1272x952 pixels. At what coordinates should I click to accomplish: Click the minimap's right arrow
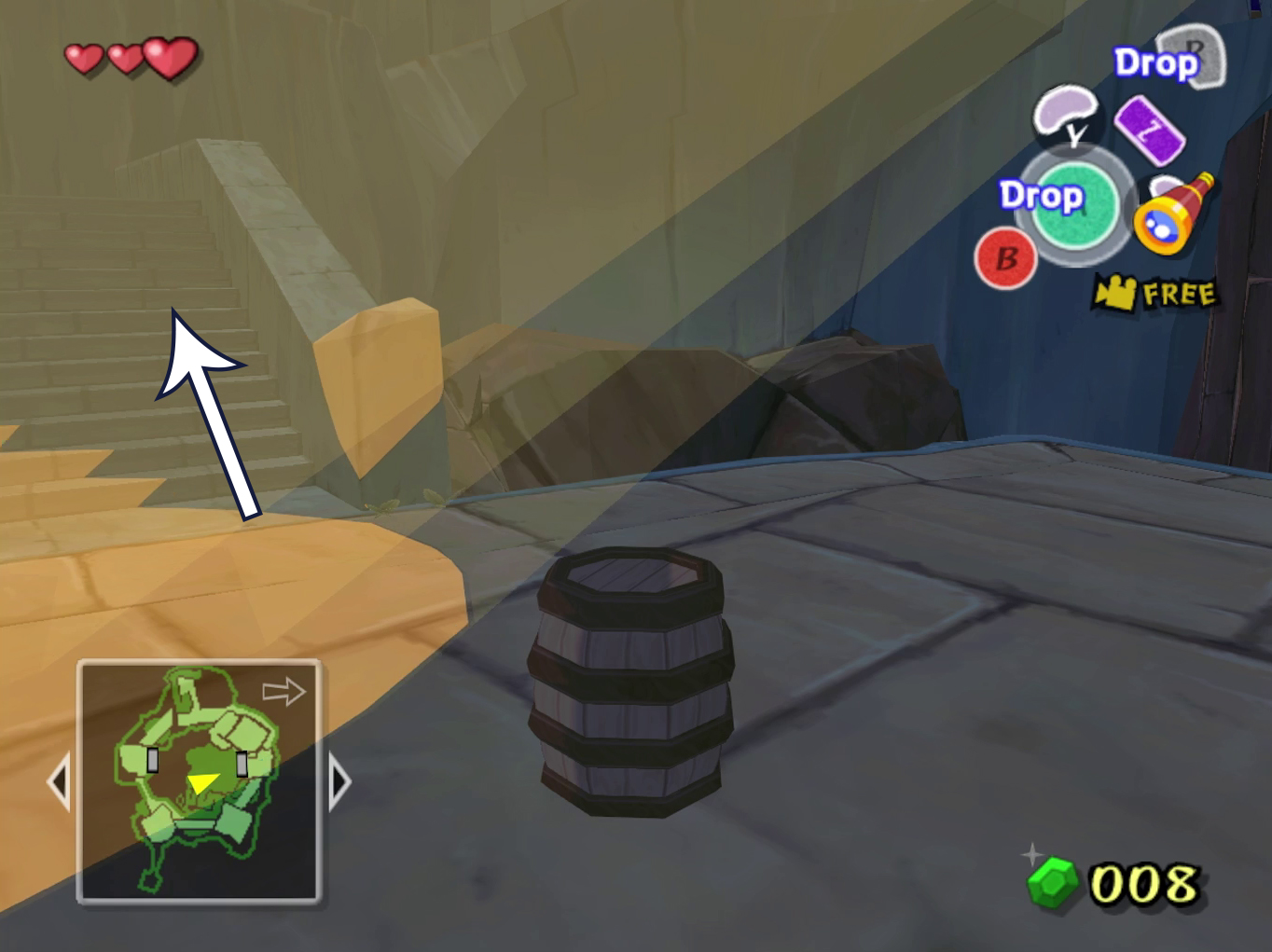pyautogui.click(x=339, y=781)
